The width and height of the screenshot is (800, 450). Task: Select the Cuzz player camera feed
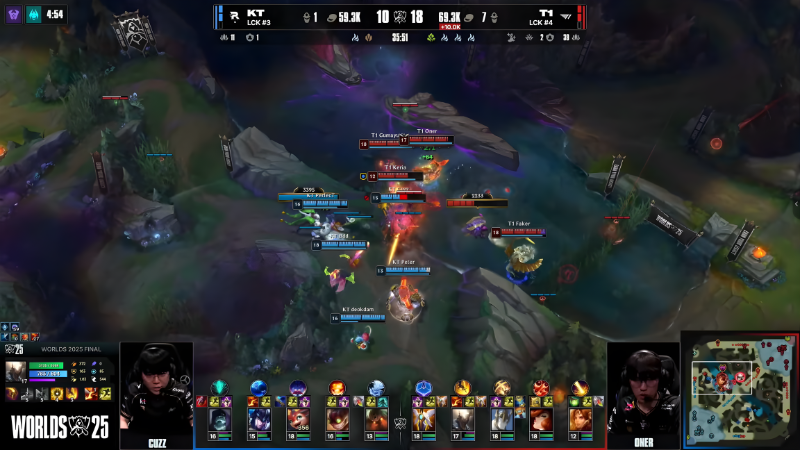tap(156, 392)
